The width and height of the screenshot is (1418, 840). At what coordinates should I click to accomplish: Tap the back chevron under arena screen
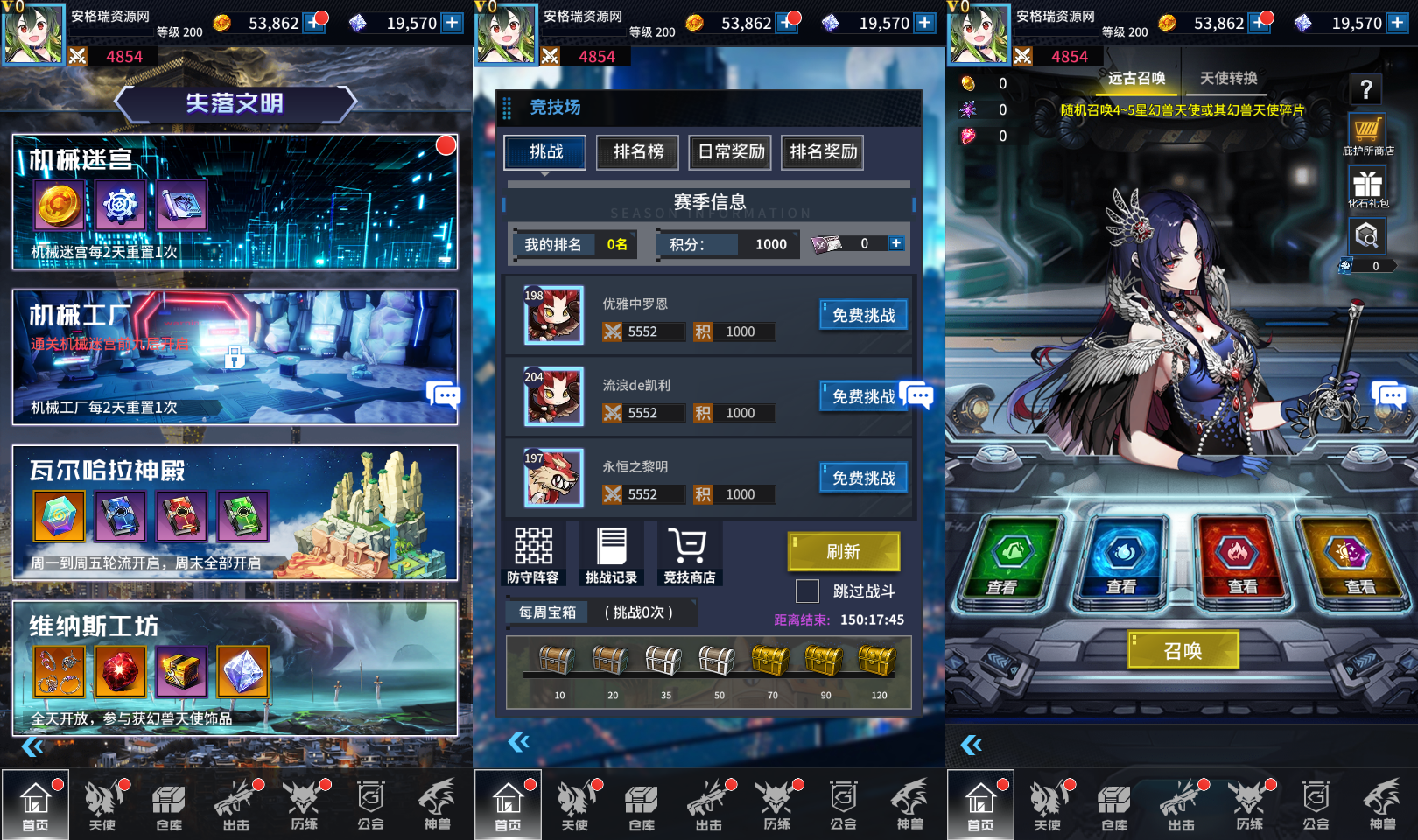(x=519, y=741)
